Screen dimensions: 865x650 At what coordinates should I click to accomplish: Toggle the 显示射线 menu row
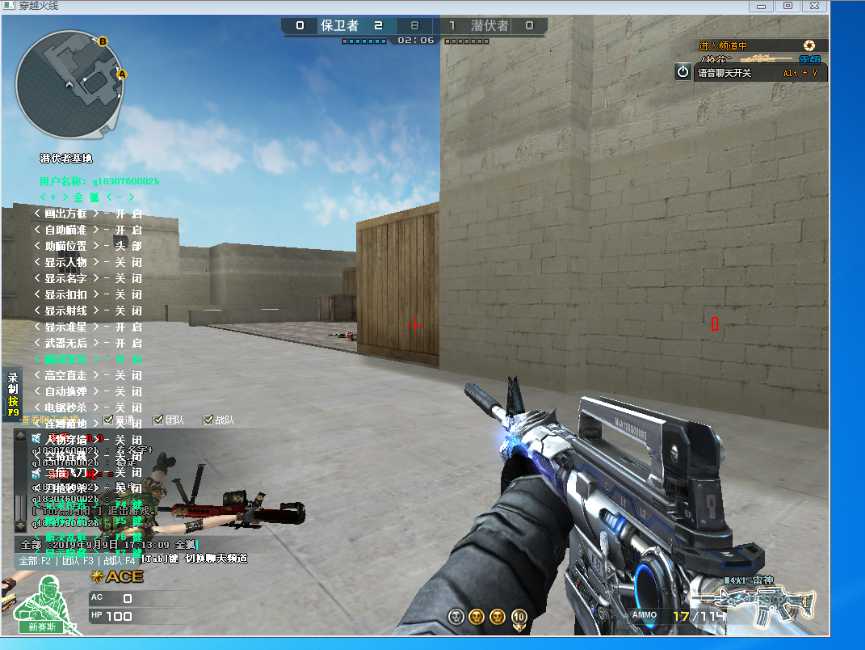(x=88, y=310)
